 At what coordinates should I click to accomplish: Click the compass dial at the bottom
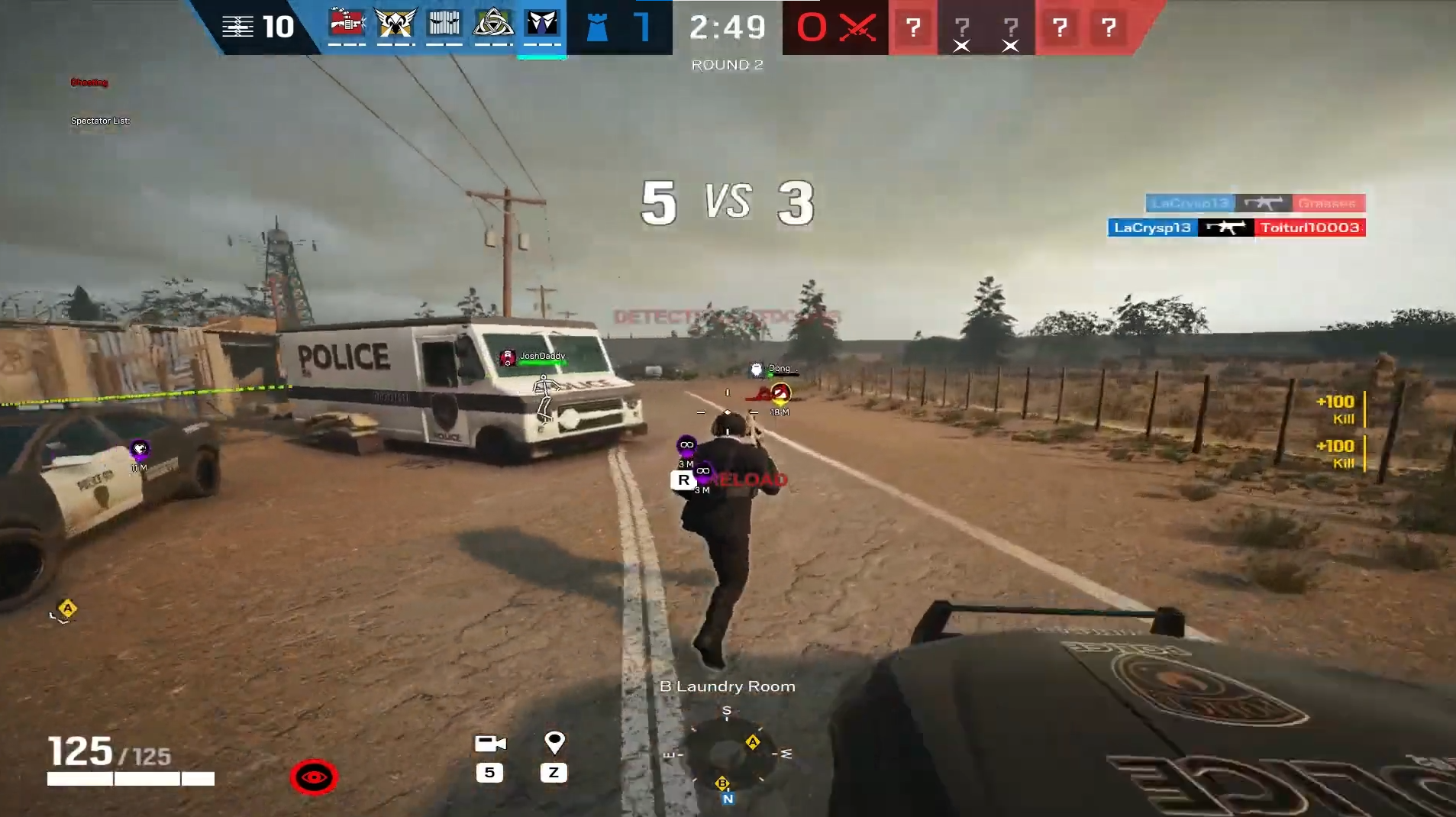pos(727,755)
